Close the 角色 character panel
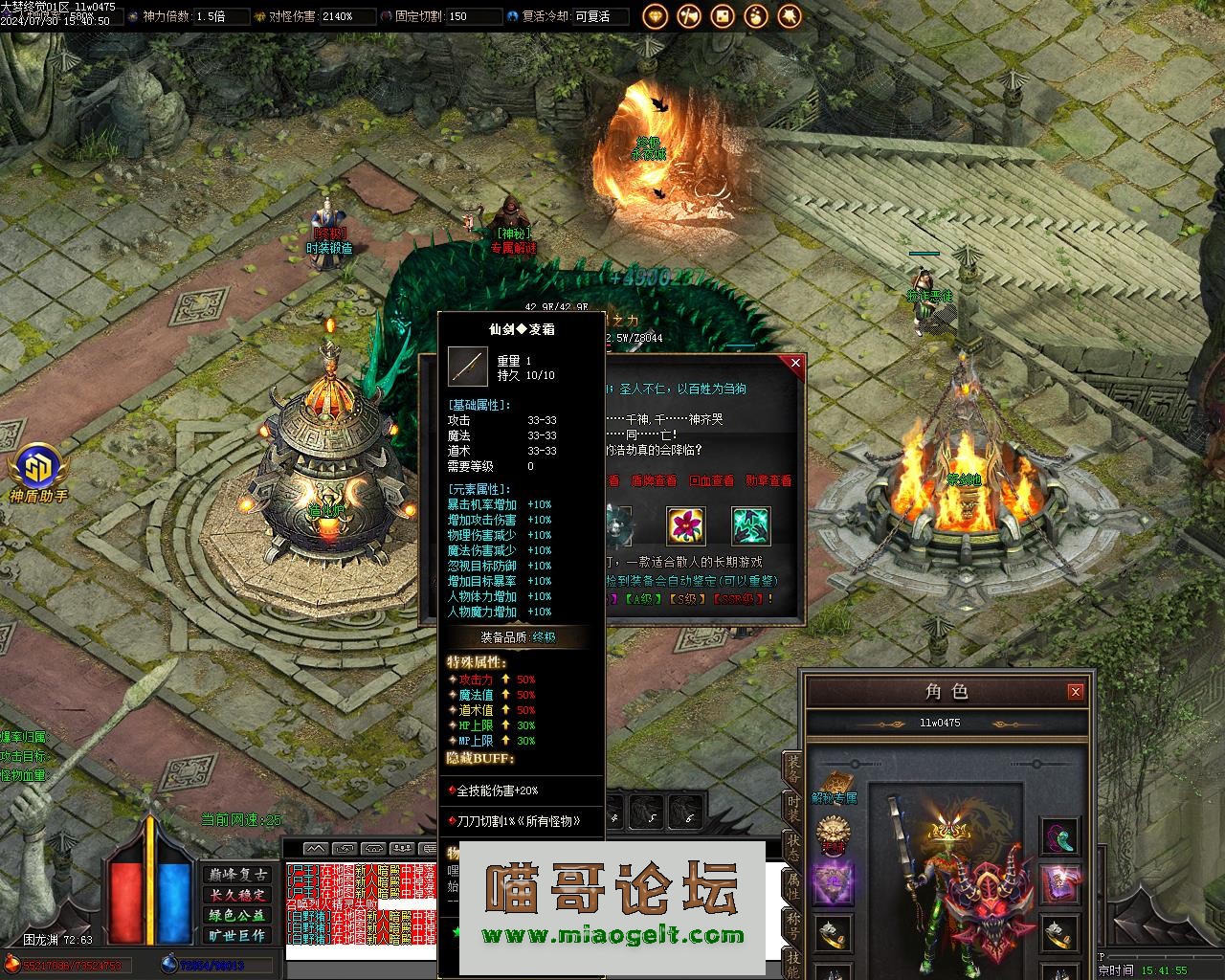The width and height of the screenshot is (1225, 980). [x=1075, y=691]
